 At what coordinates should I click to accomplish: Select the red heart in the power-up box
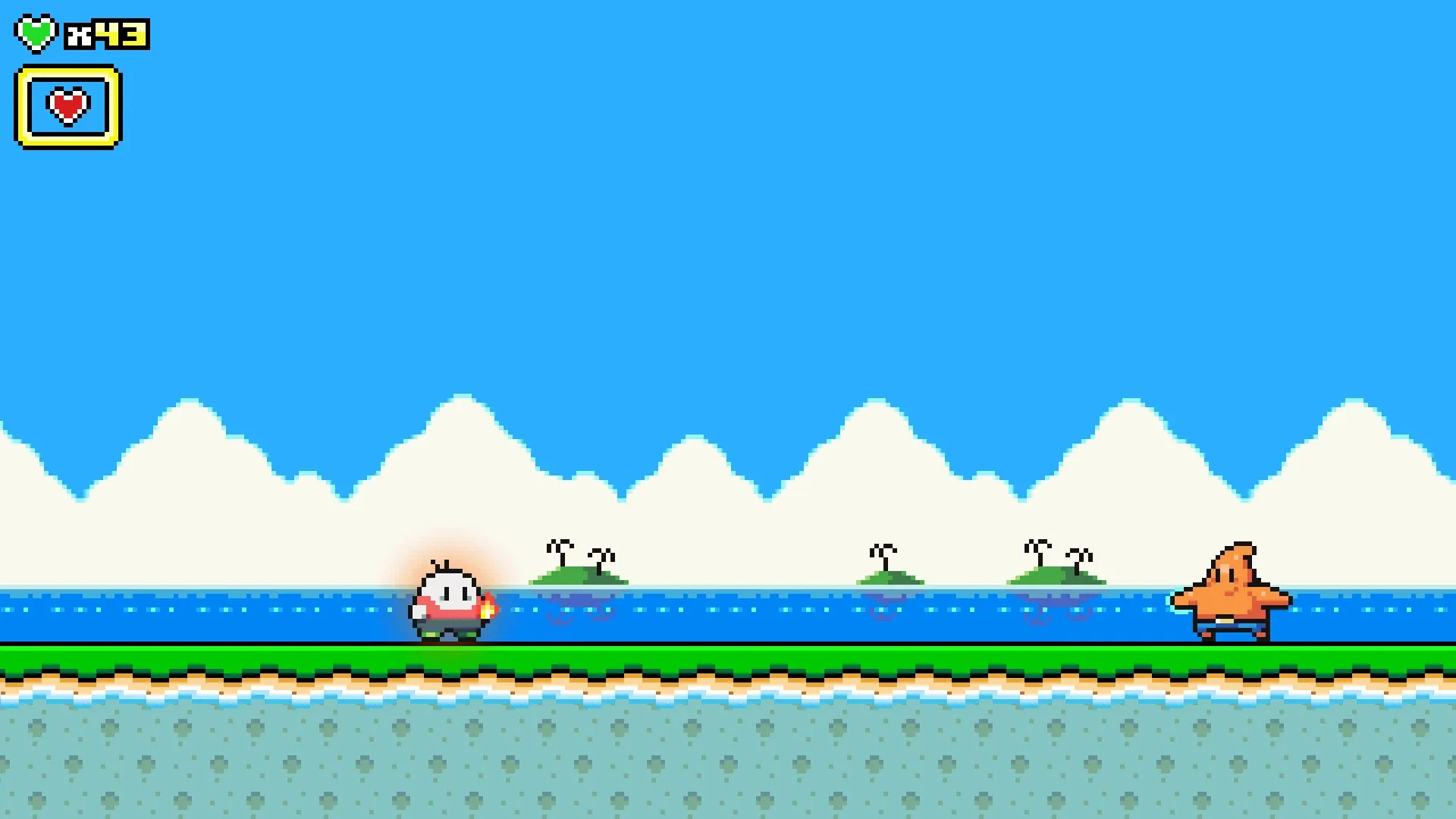[x=67, y=106]
